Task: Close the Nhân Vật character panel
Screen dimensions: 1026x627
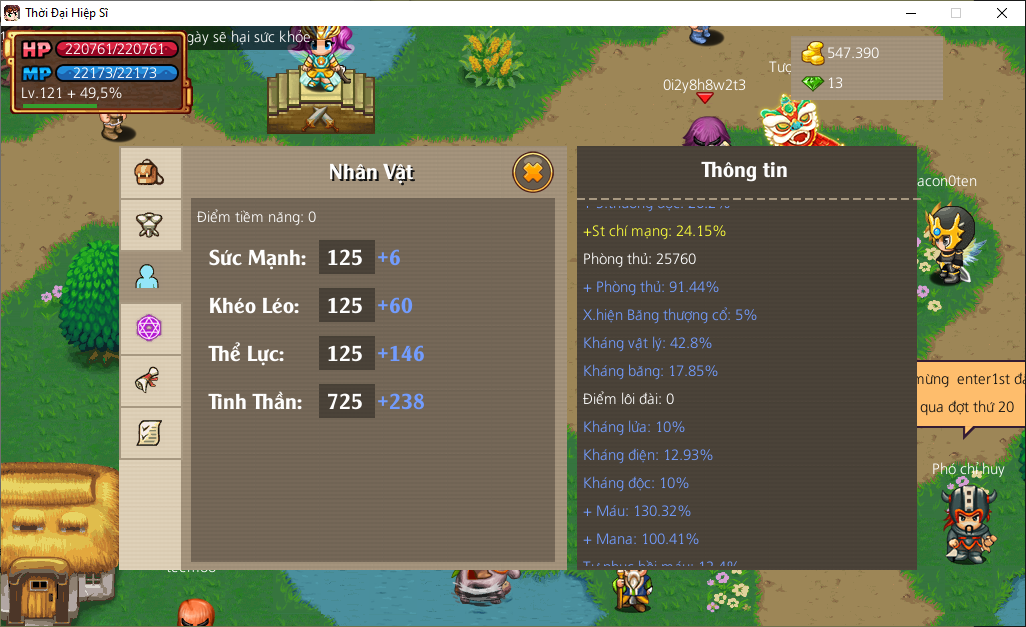Action: [x=533, y=172]
